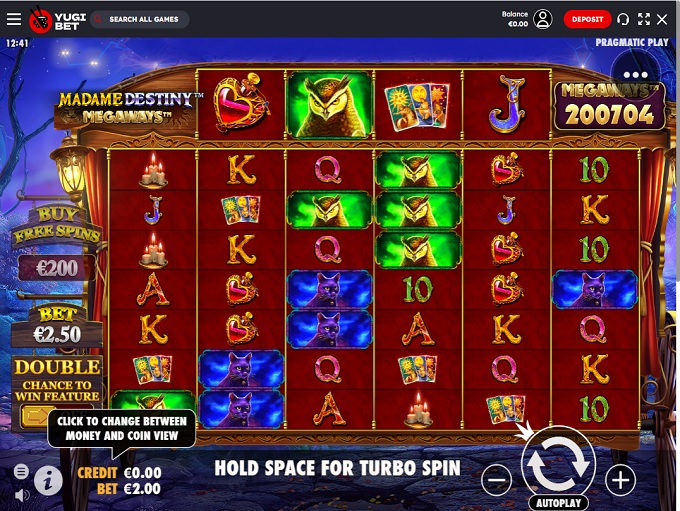Open the user account profile icon
The image size is (680, 511).
[x=543, y=19]
